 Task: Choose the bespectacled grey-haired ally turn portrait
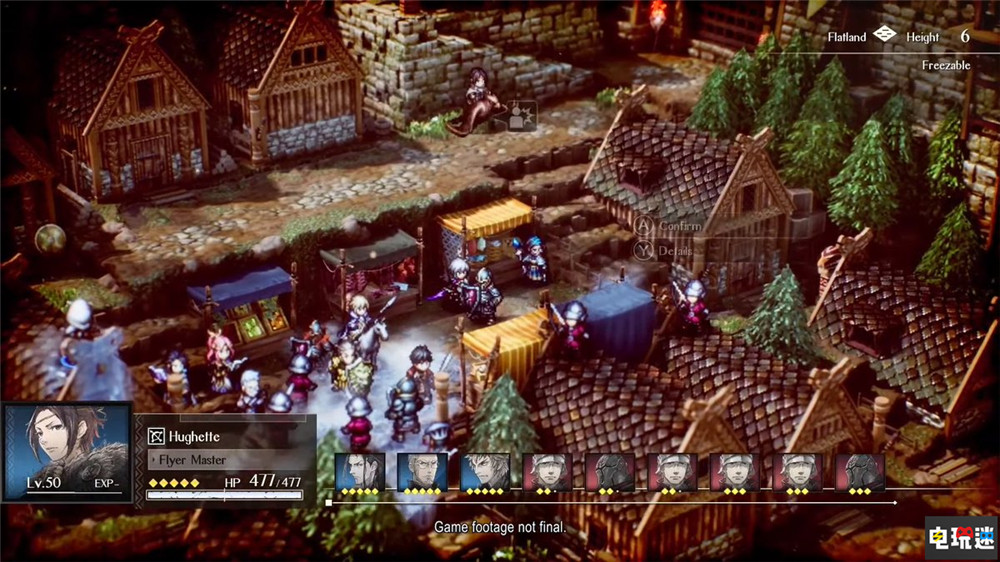(x=421, y=472)
